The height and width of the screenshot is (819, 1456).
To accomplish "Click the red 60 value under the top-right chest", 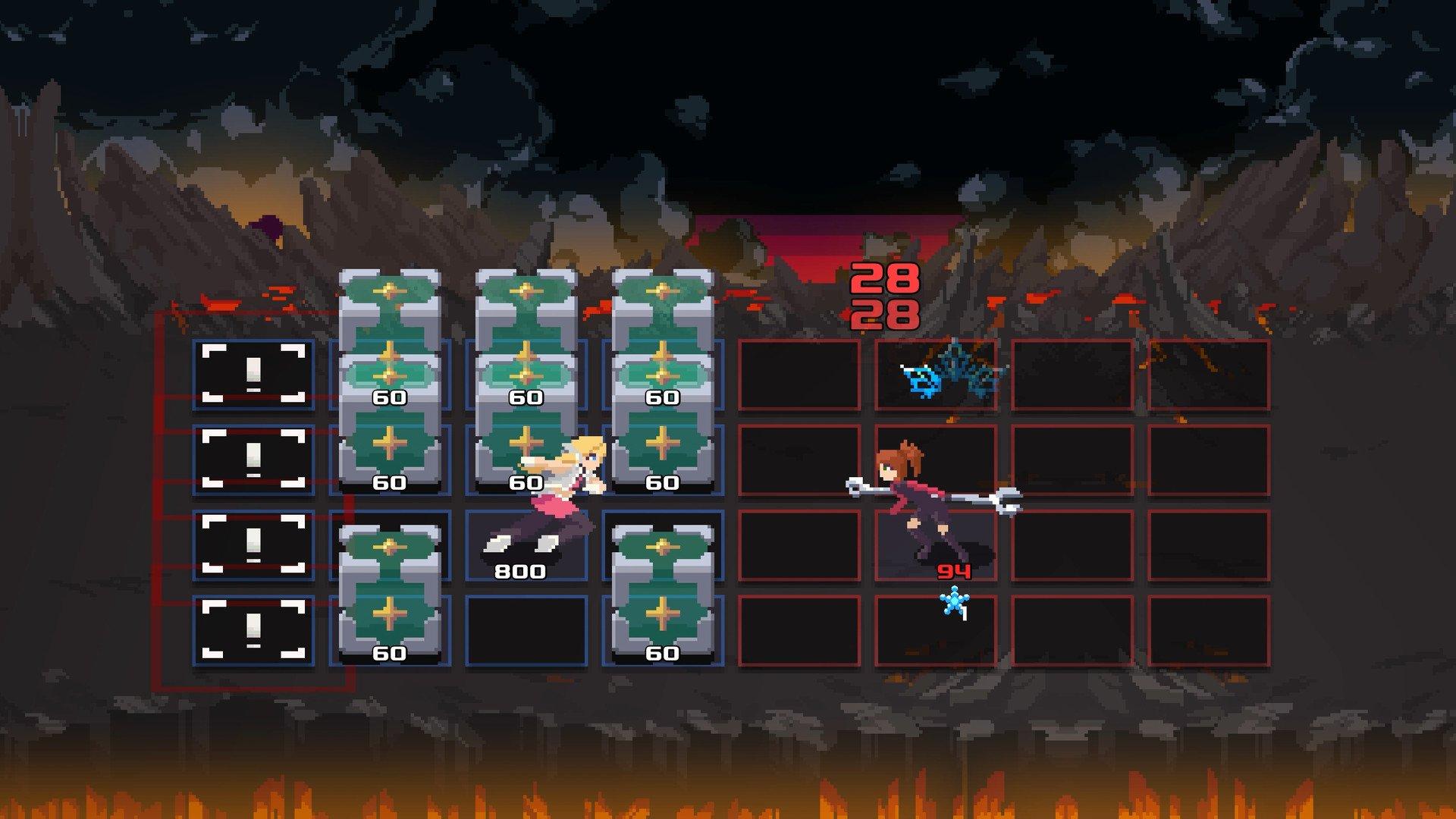I will (x=664, y=396).
